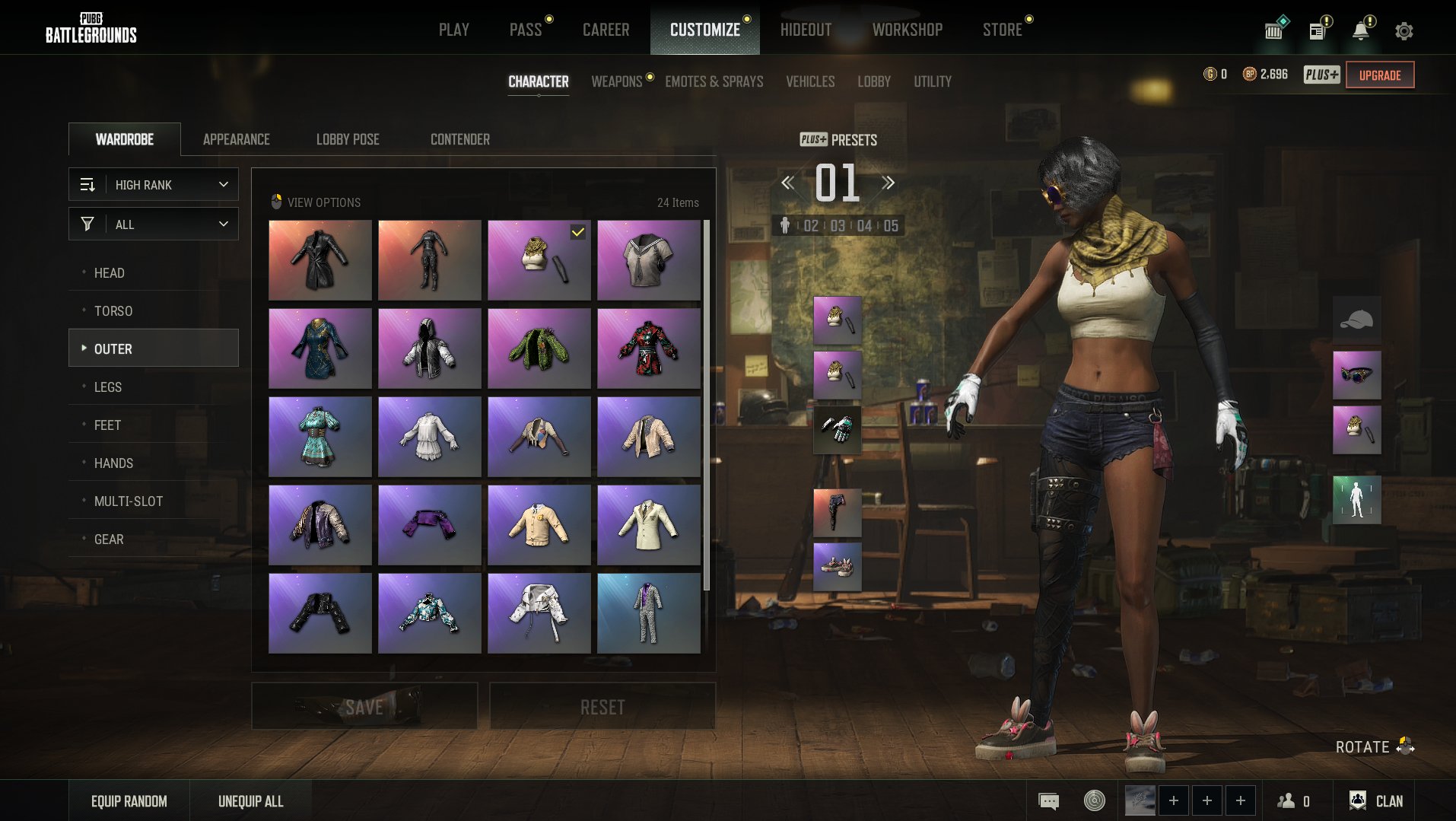The width and height of the screenshot is (1456, 821).
Task: Choose the HEAD wardrobe category
Action: pos(110,273)
